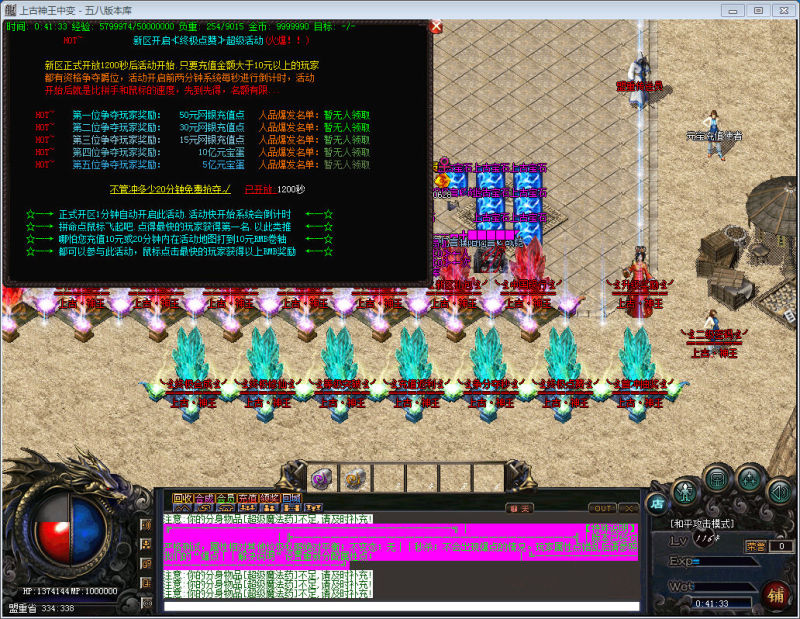Viewport: 800px width, 619px height.
Task: Click the white chat input field
Action: point(400,606)
